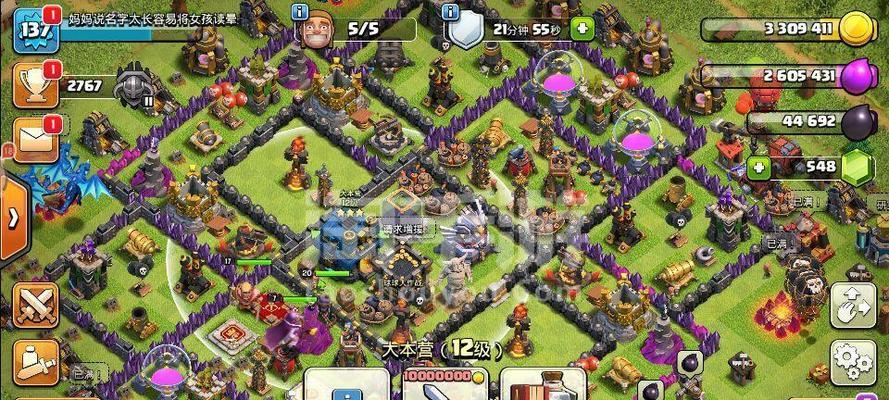
Task: Expand the side panel with the arrow tab
Action: click(x=12, y=216)
